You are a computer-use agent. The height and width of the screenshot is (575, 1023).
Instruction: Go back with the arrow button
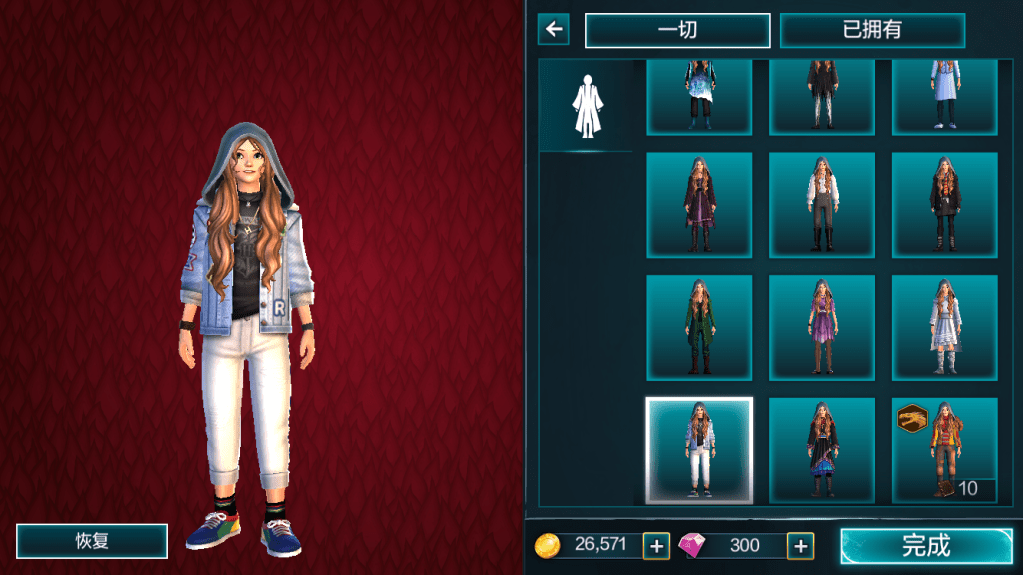[x=553, y=29]
